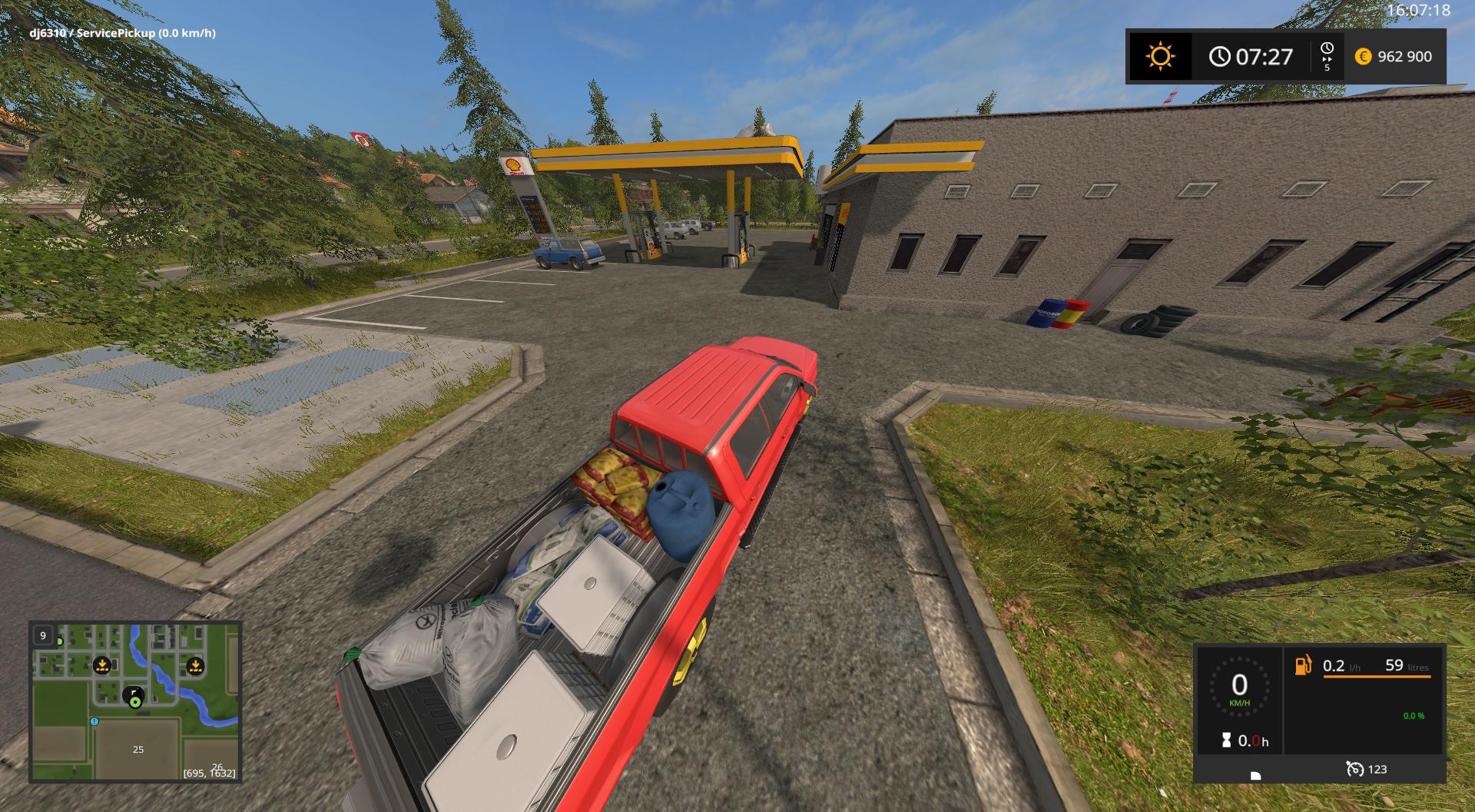Toggle the cruise control speedometer icon
Viewport: 1475px width, 812px height.
point(1354,769)
